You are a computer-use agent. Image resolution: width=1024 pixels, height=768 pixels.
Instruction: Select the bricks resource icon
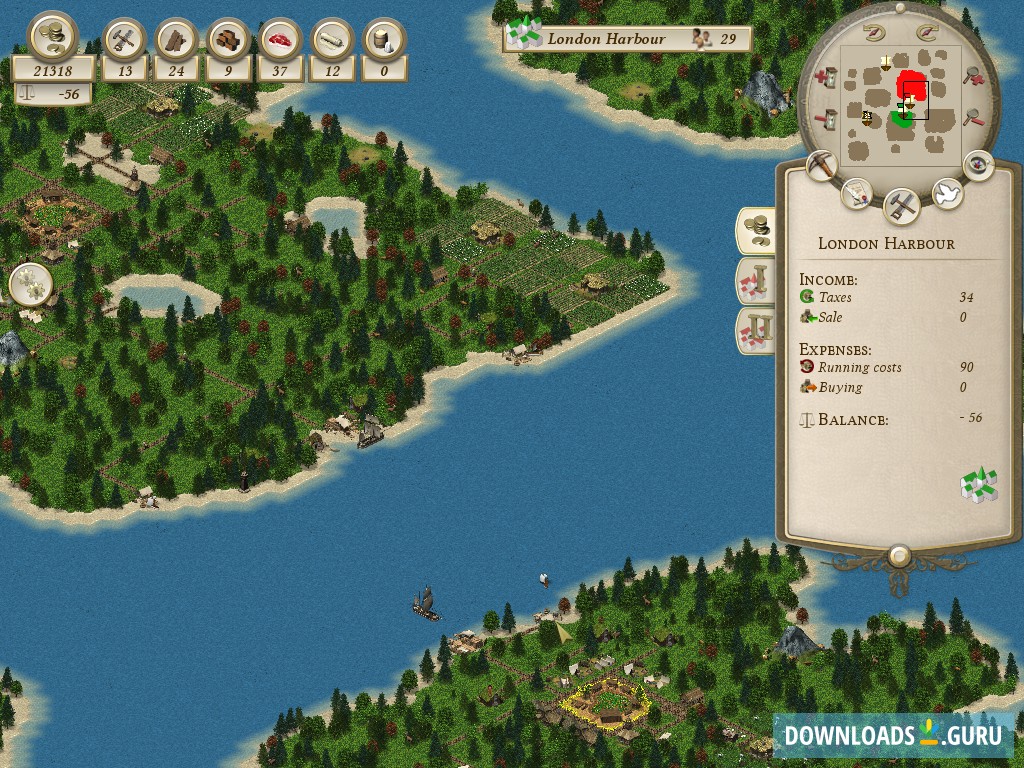(229, 41)
